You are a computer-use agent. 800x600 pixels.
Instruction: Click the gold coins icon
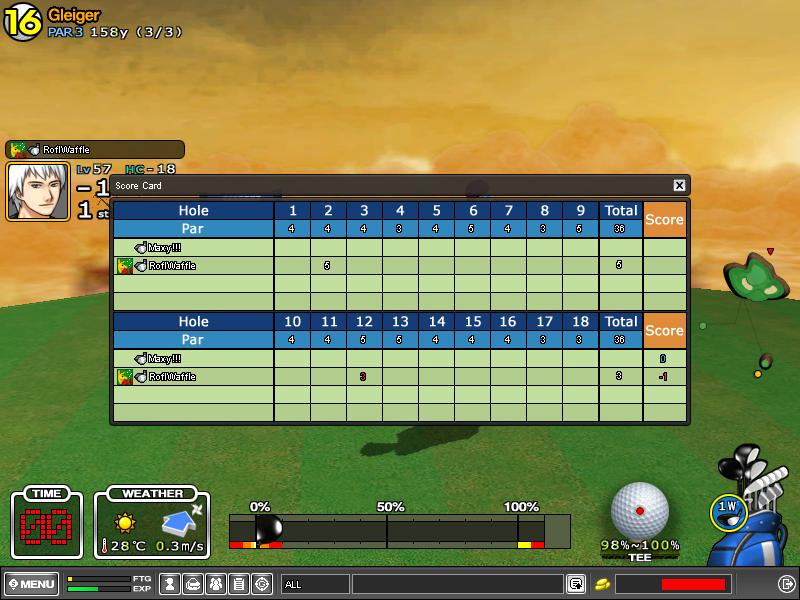tap(603, 584)
